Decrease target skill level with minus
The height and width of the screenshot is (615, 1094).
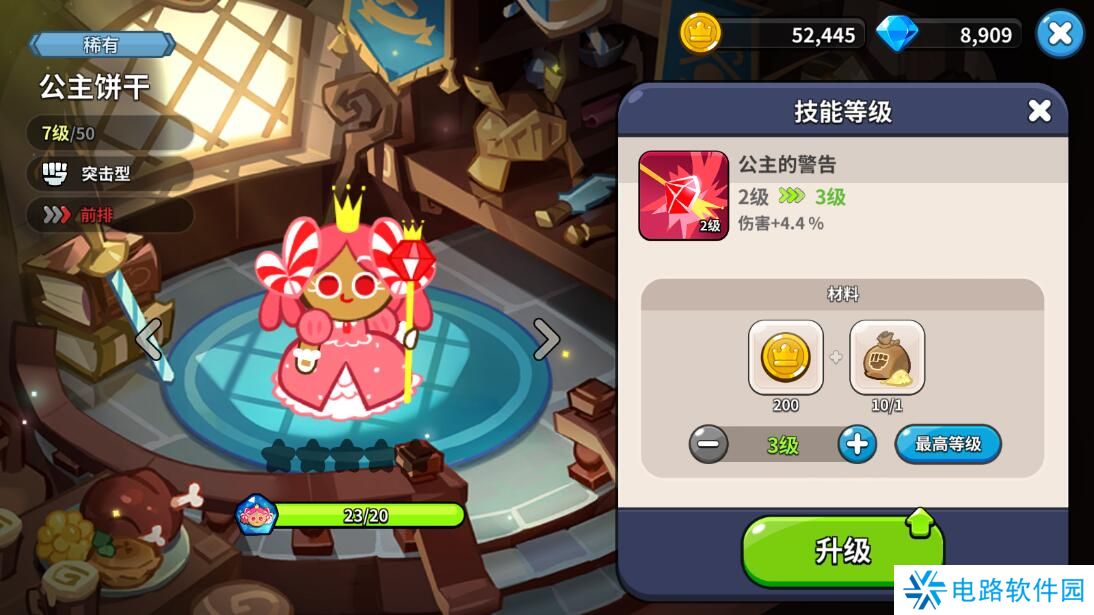[x=709, y=444]
